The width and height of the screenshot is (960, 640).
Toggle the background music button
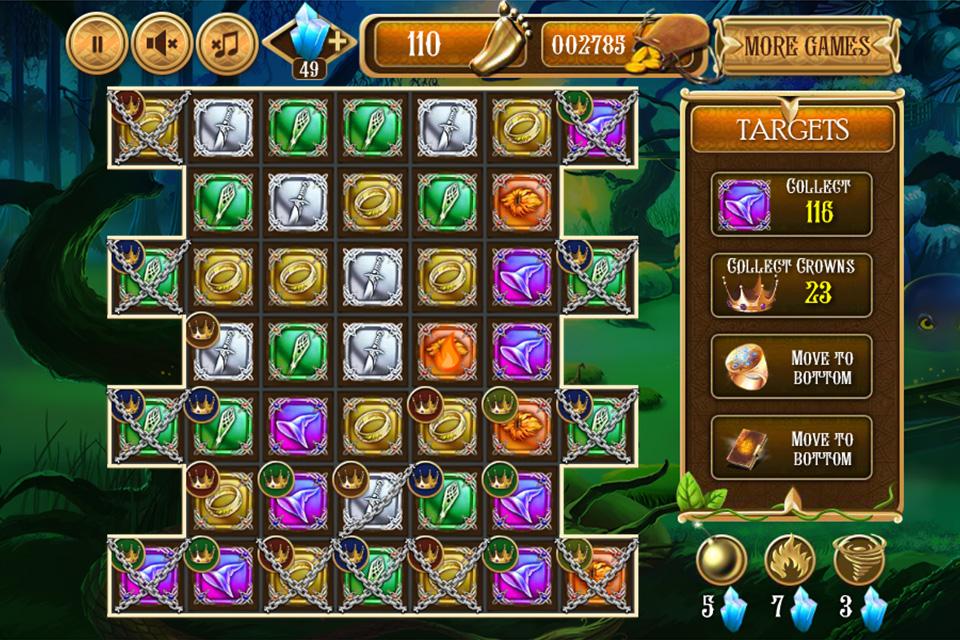point(227,44)
